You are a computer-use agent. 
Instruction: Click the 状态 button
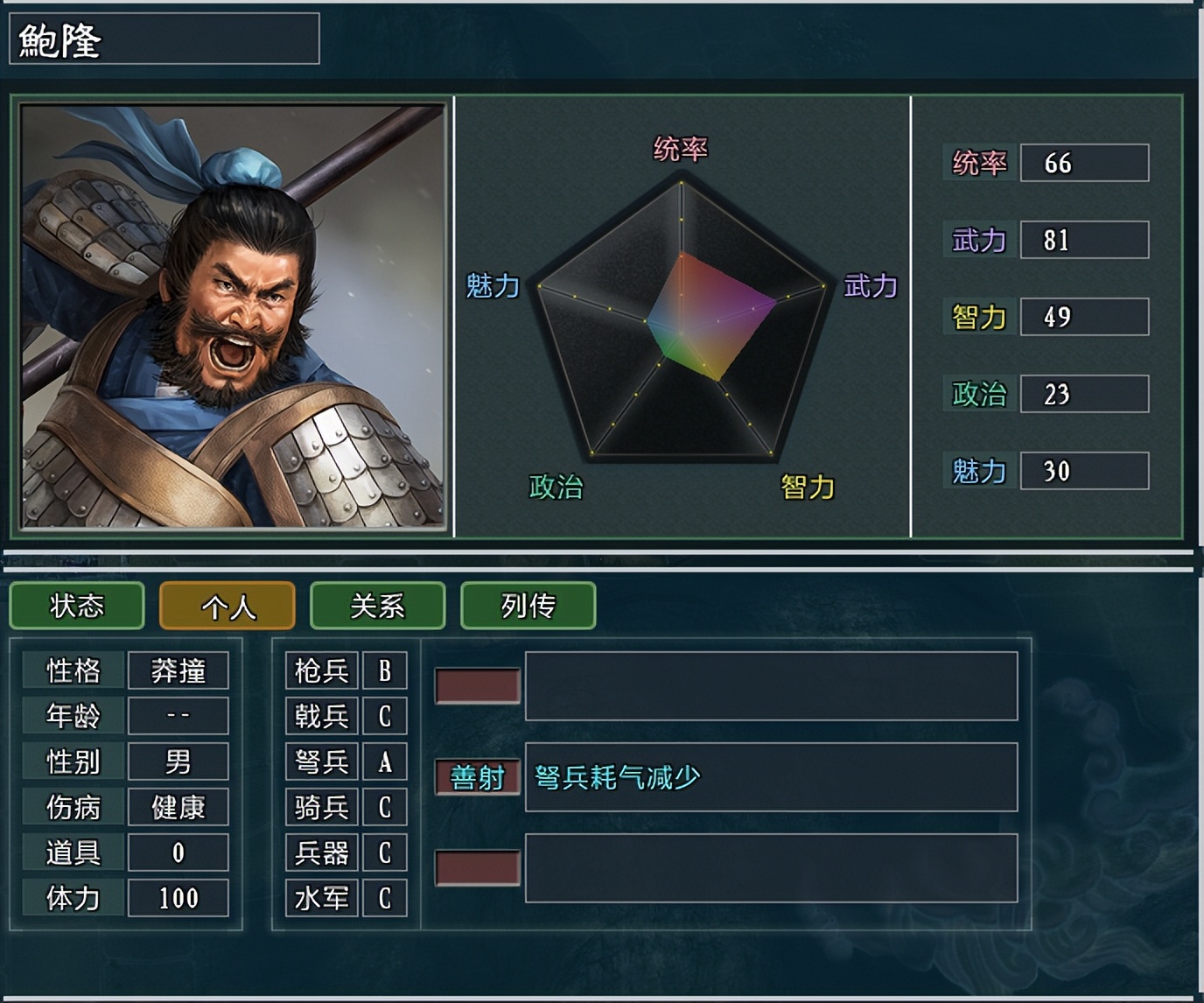(x=76, y=606)
